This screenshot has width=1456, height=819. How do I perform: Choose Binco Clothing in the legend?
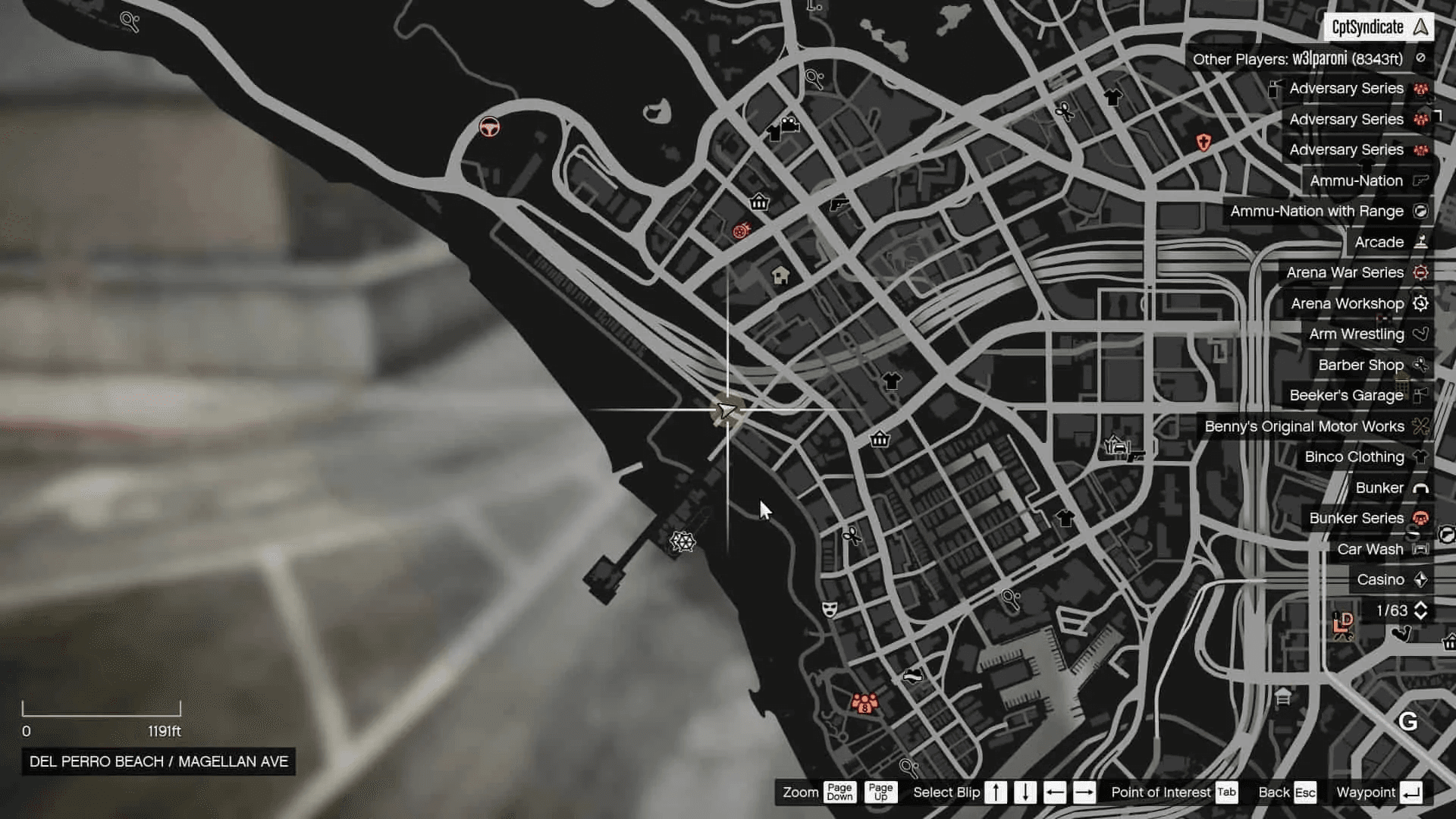tap(1354, 457)
